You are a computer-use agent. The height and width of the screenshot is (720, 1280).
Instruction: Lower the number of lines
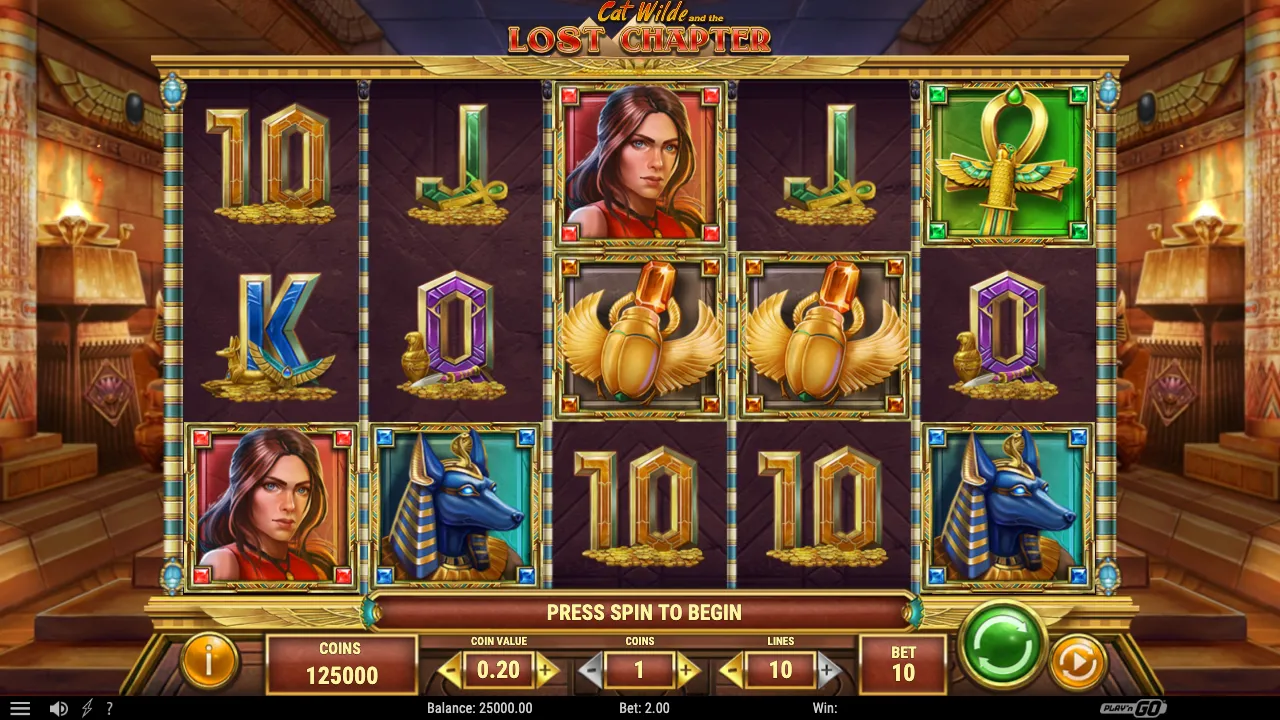(732, 670)
